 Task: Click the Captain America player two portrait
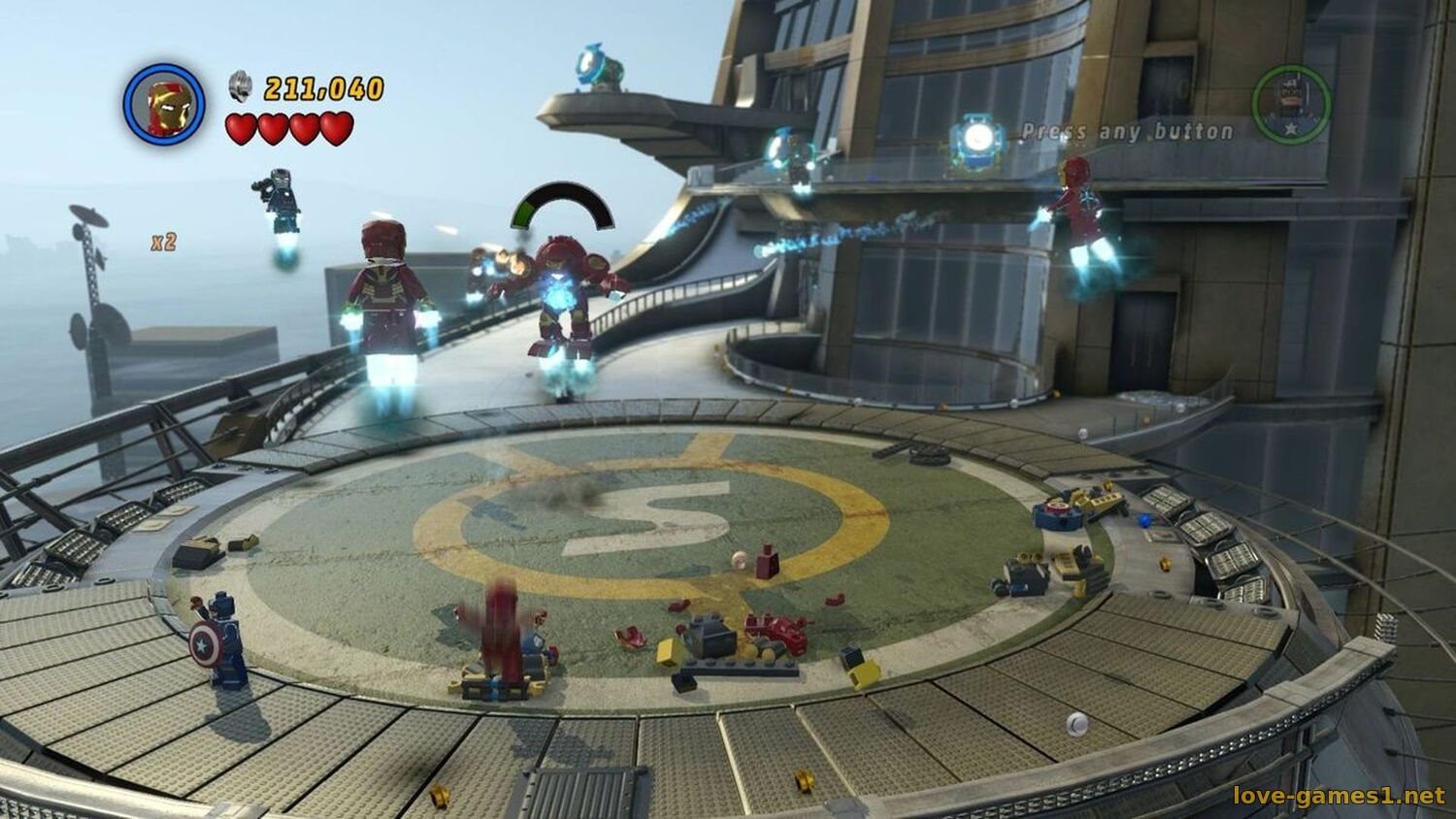[1290, 105]
